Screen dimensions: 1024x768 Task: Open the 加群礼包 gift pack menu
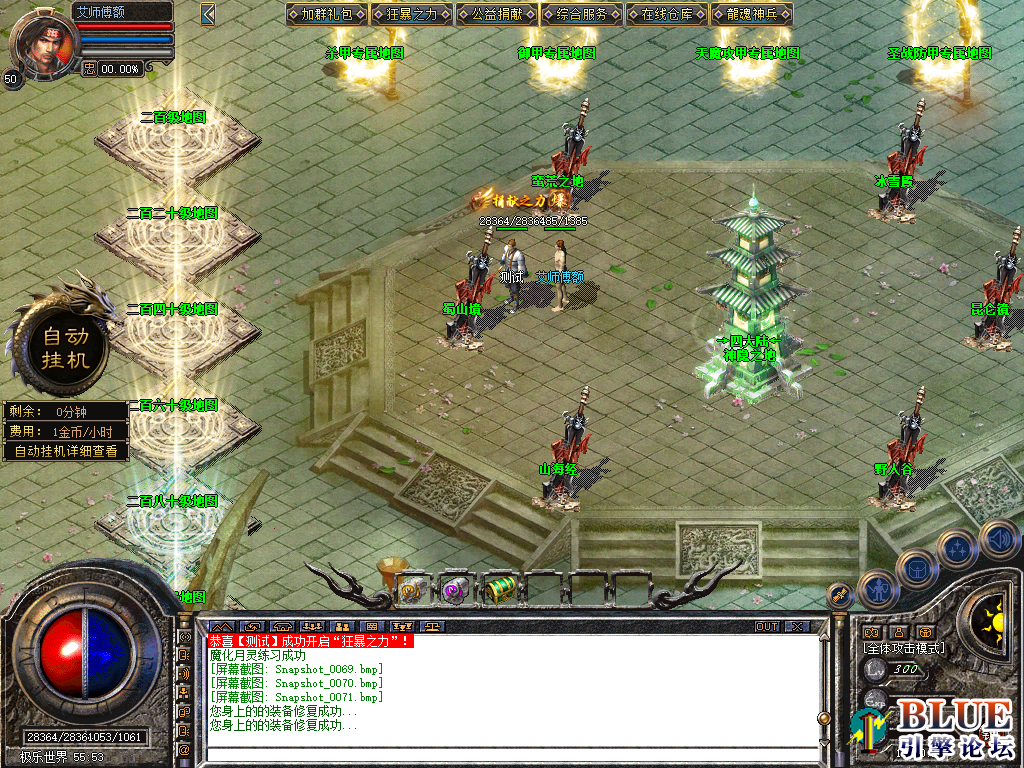tap(326, 14)
